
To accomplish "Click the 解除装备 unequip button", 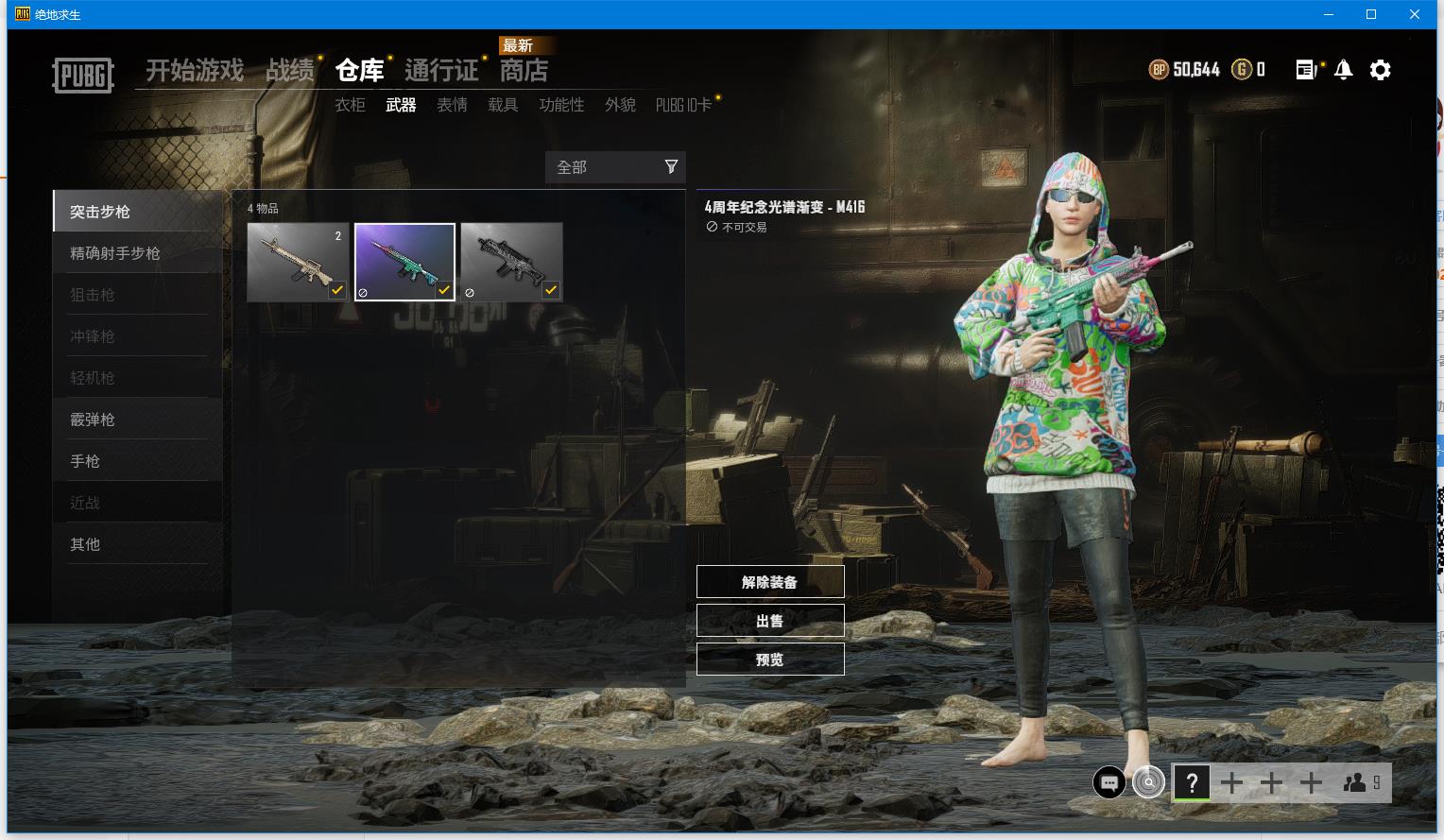I will point(769,582).
